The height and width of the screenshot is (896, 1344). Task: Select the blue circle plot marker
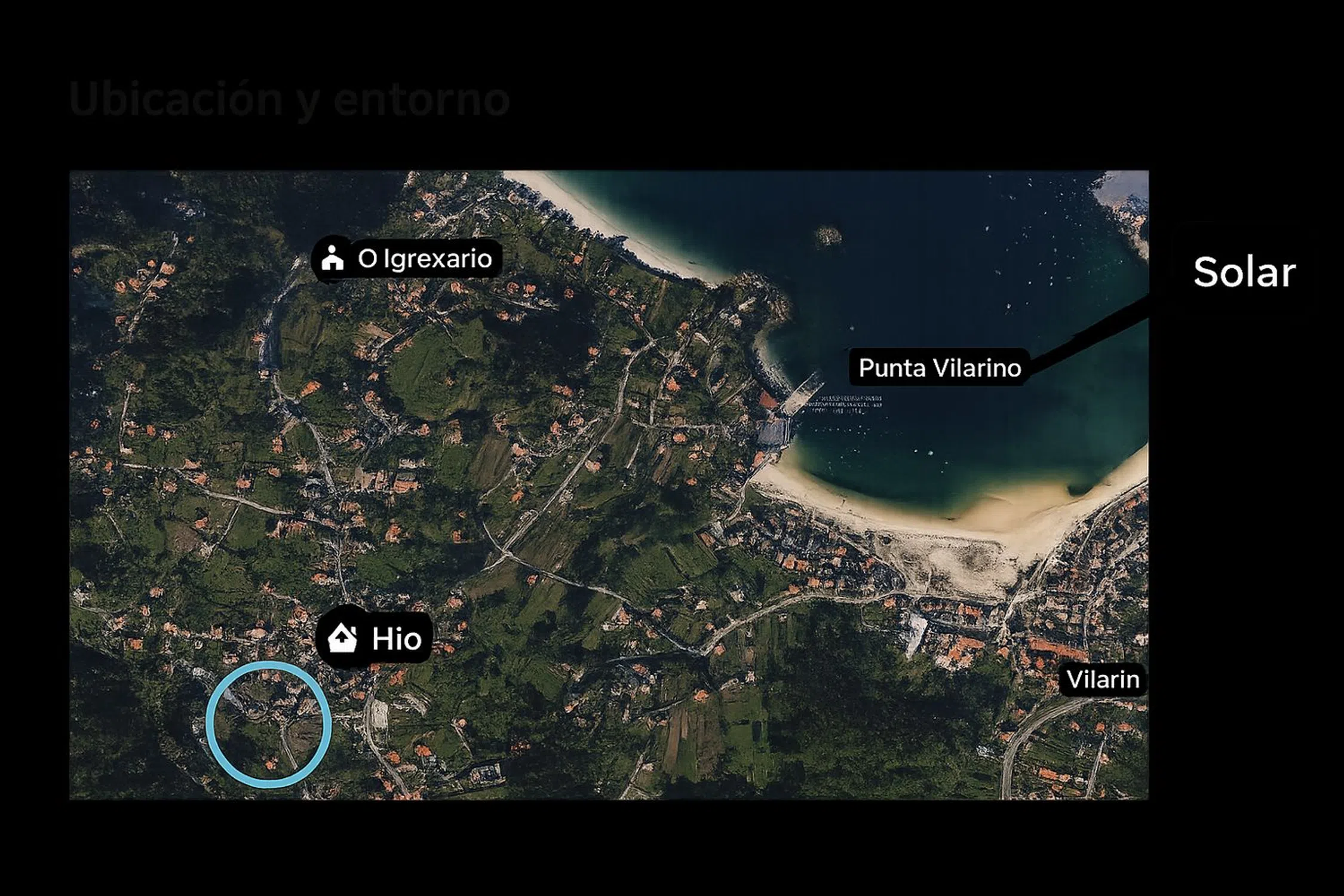click(269, 723)
